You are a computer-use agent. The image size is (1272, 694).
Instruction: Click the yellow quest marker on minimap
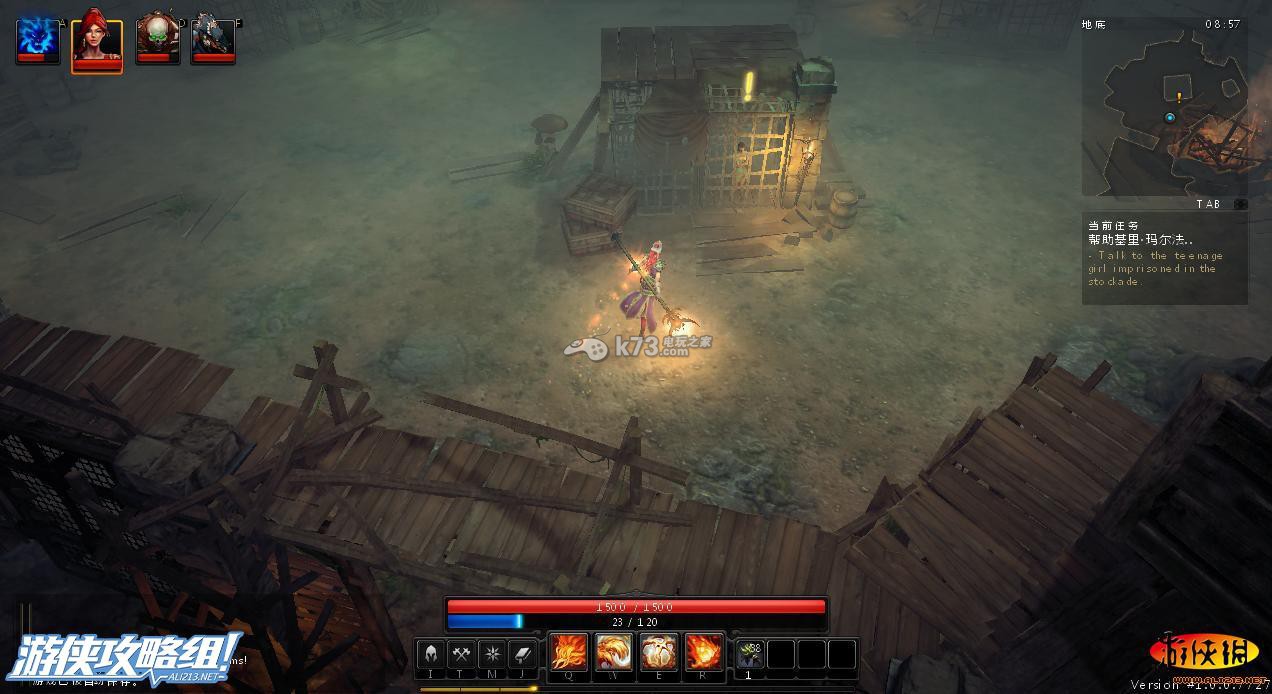(1180, 97)
